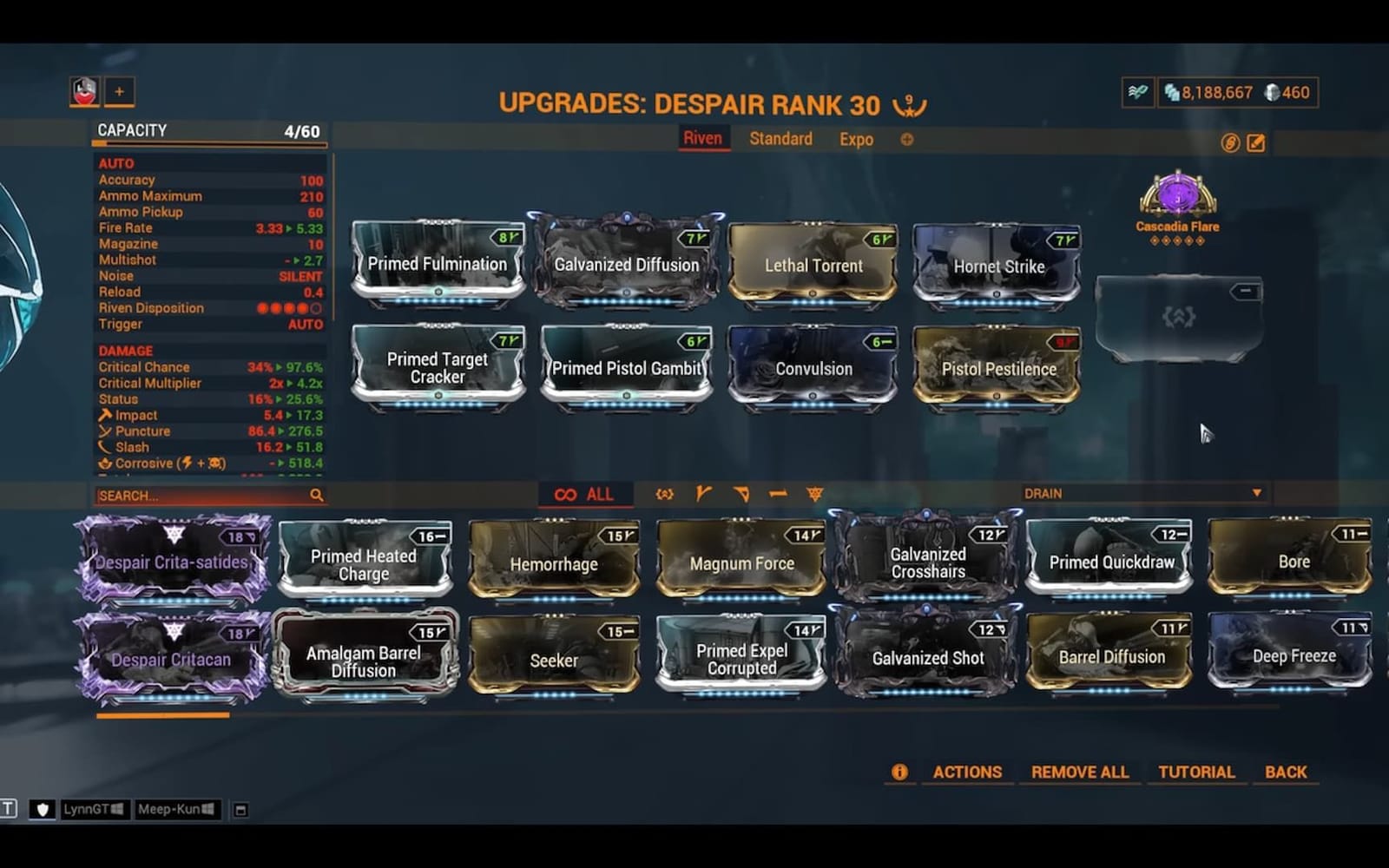Click the REMOVE ALL button

[1079, 771]
